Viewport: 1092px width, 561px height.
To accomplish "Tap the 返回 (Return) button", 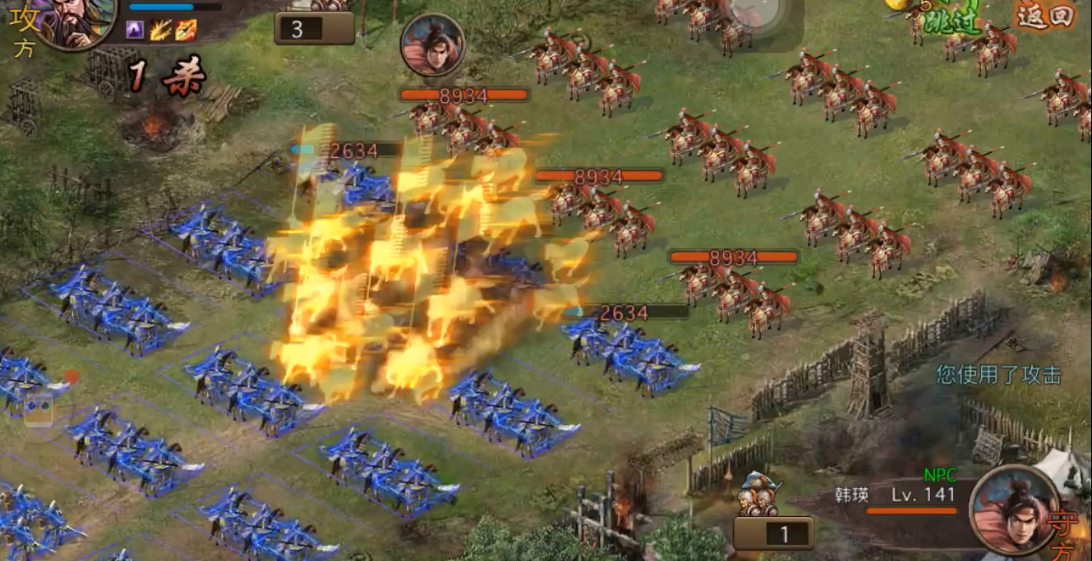I will (x=1046, y=15).
